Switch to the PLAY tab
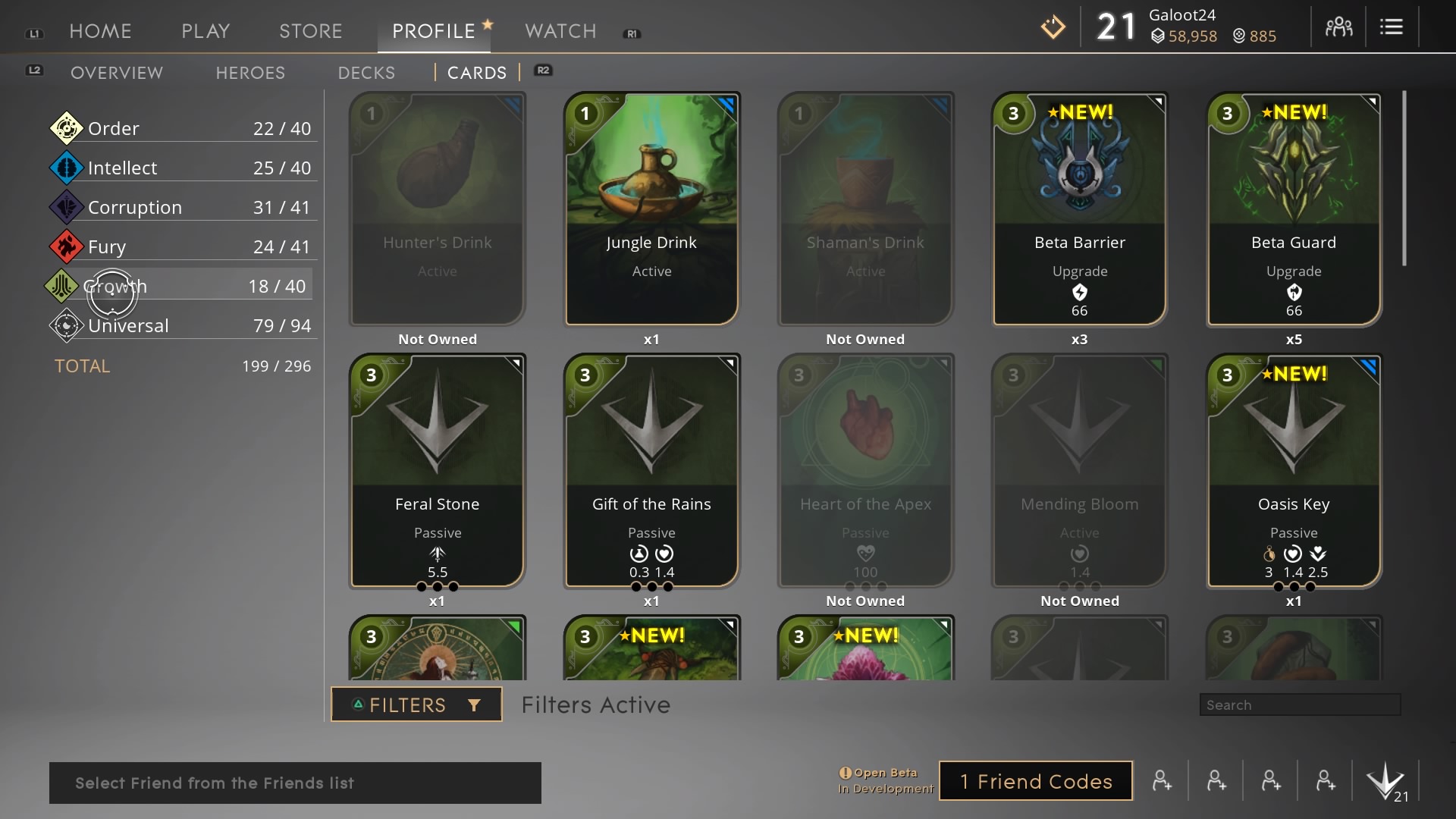Screen dimensions: 1456x819 pyautogui.click(x=206, y=31)
